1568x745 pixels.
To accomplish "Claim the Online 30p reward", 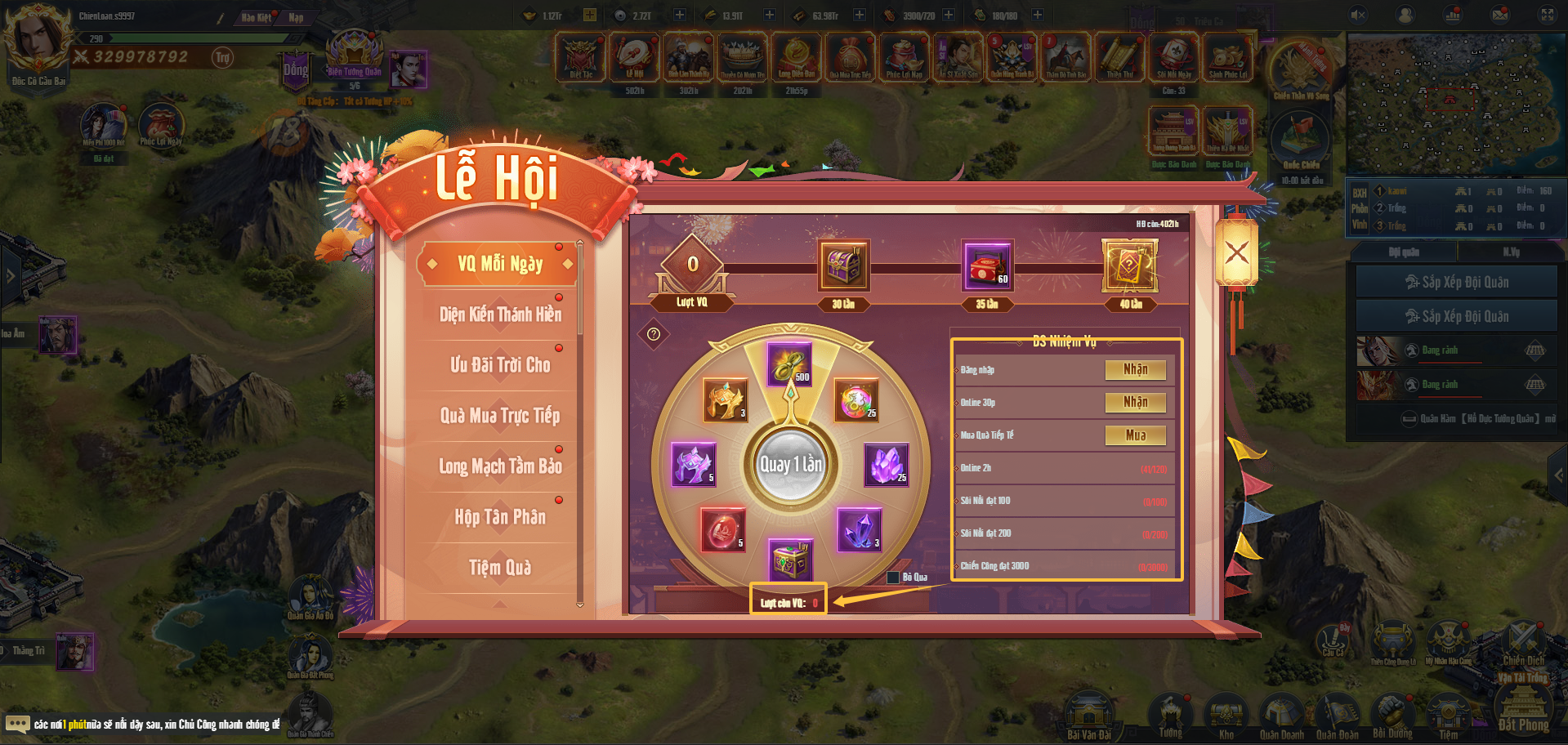I will point(1135,403).
